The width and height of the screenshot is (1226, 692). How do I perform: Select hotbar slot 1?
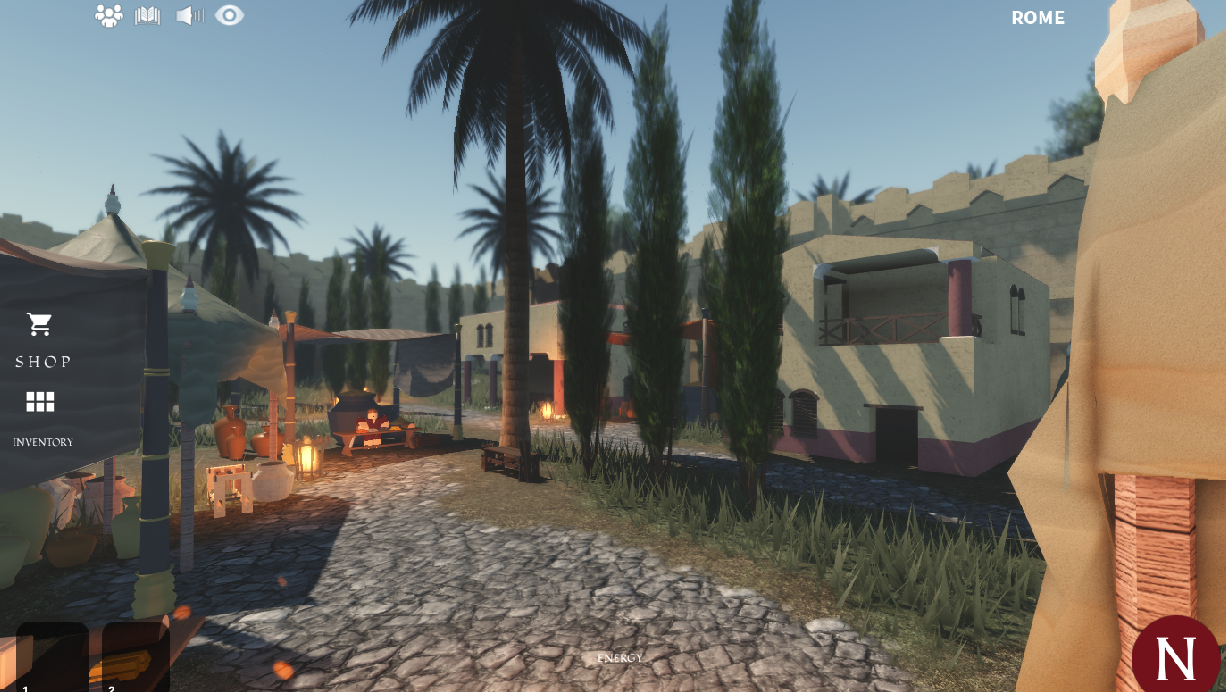(52, 656)
